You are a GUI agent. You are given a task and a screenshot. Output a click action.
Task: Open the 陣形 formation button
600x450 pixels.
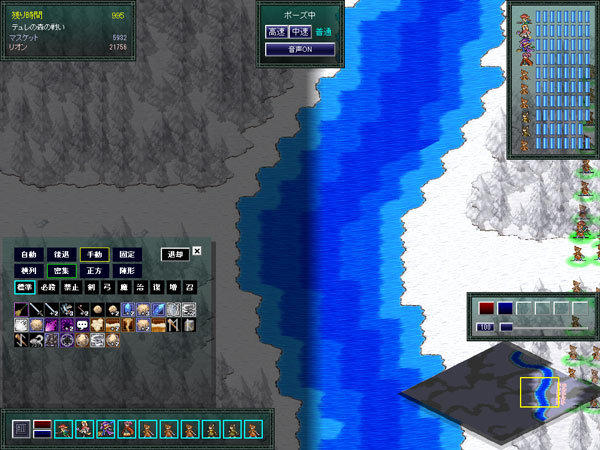coord(127,271)
